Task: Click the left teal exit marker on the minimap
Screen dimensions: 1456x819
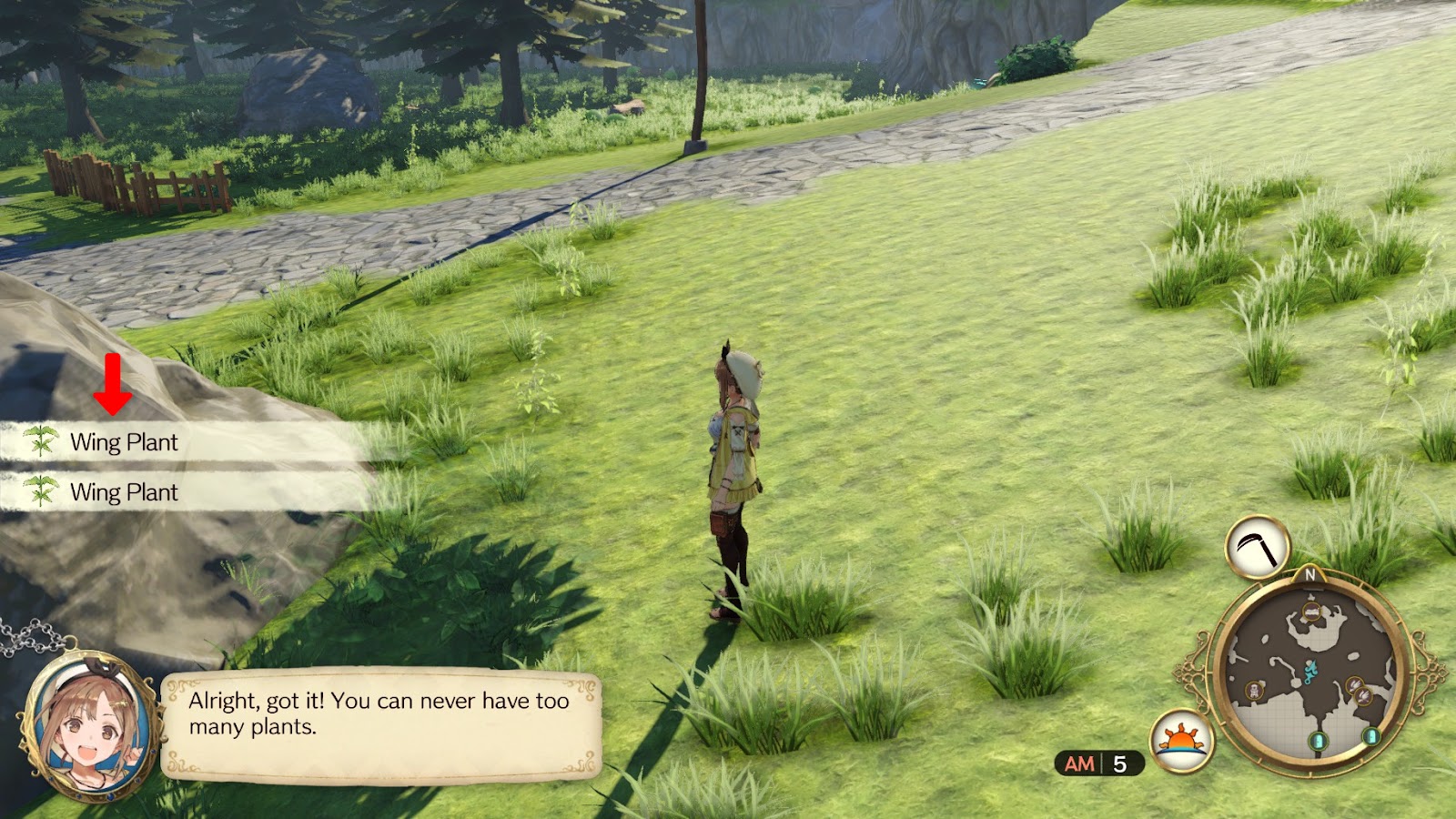Action: tap(1319, 740)
